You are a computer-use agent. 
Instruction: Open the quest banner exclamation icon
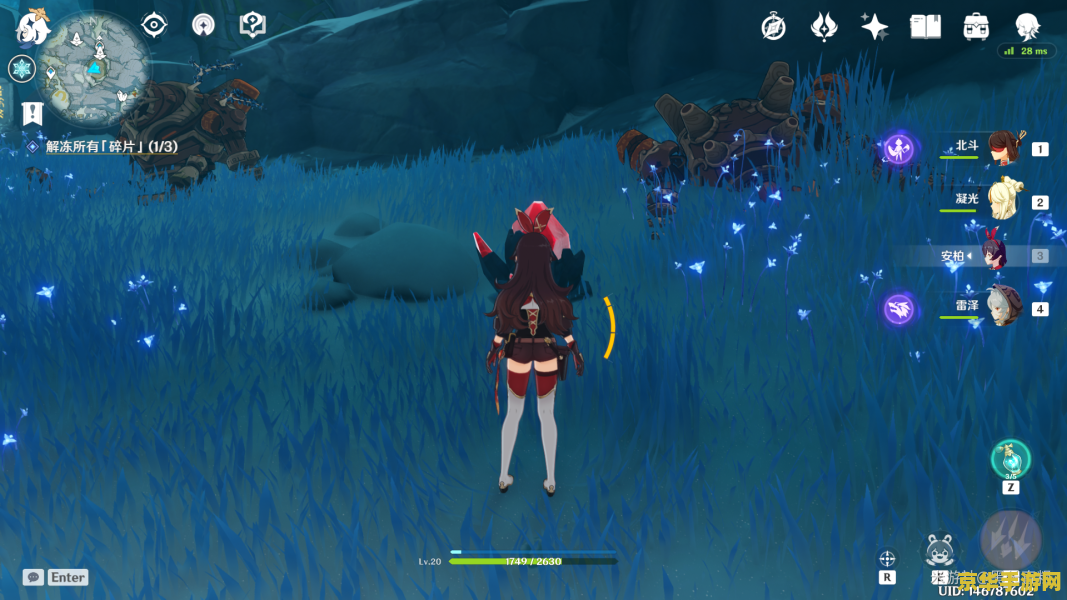pos(33,113)
